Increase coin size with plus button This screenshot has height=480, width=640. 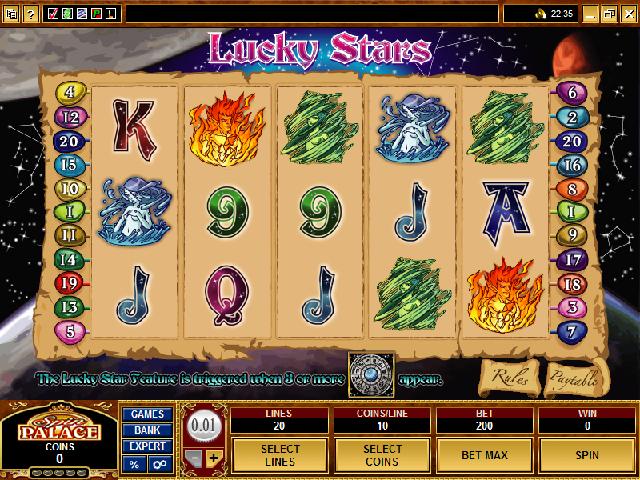coord(213,458)
